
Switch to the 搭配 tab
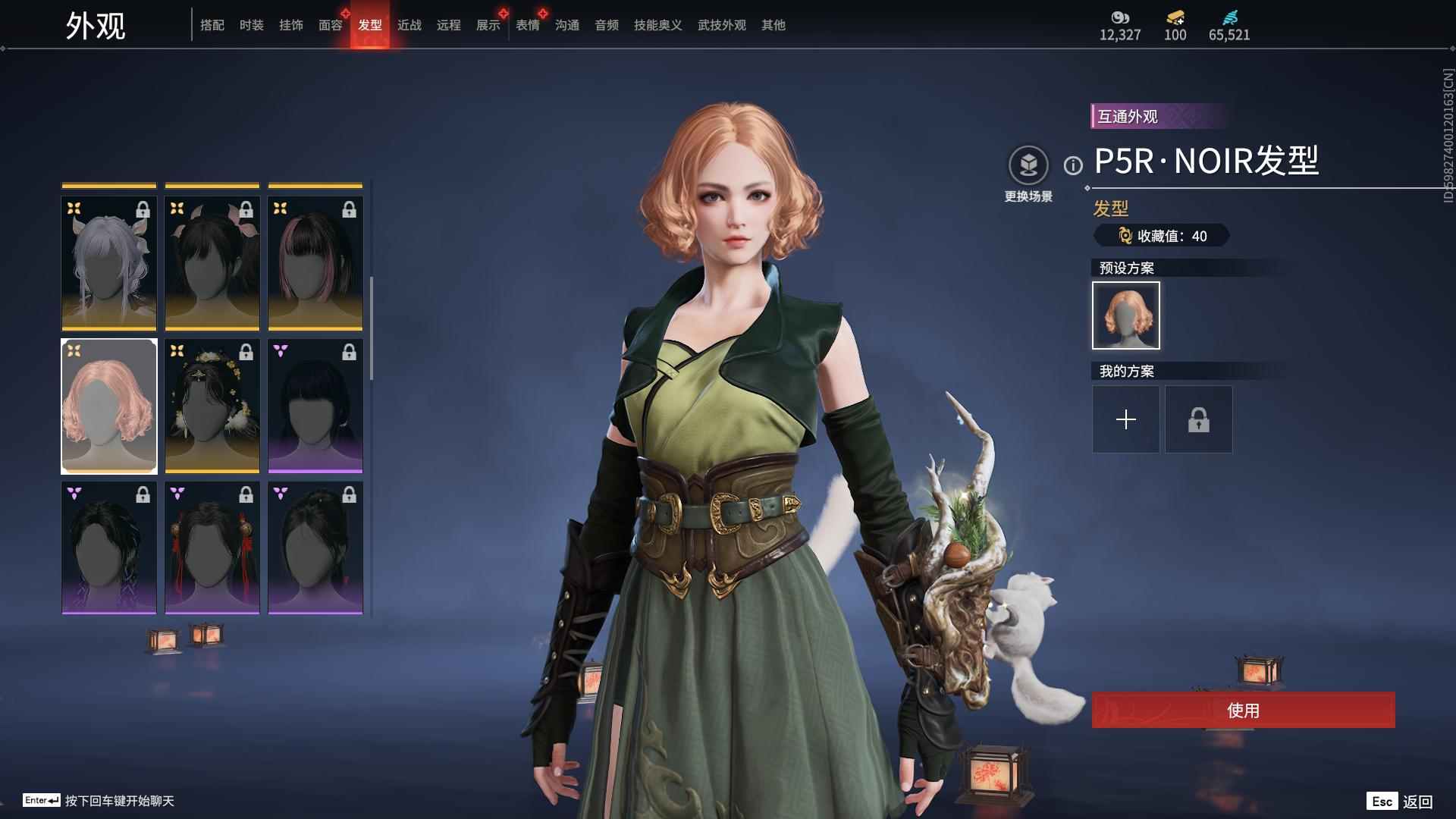[212, 25]
